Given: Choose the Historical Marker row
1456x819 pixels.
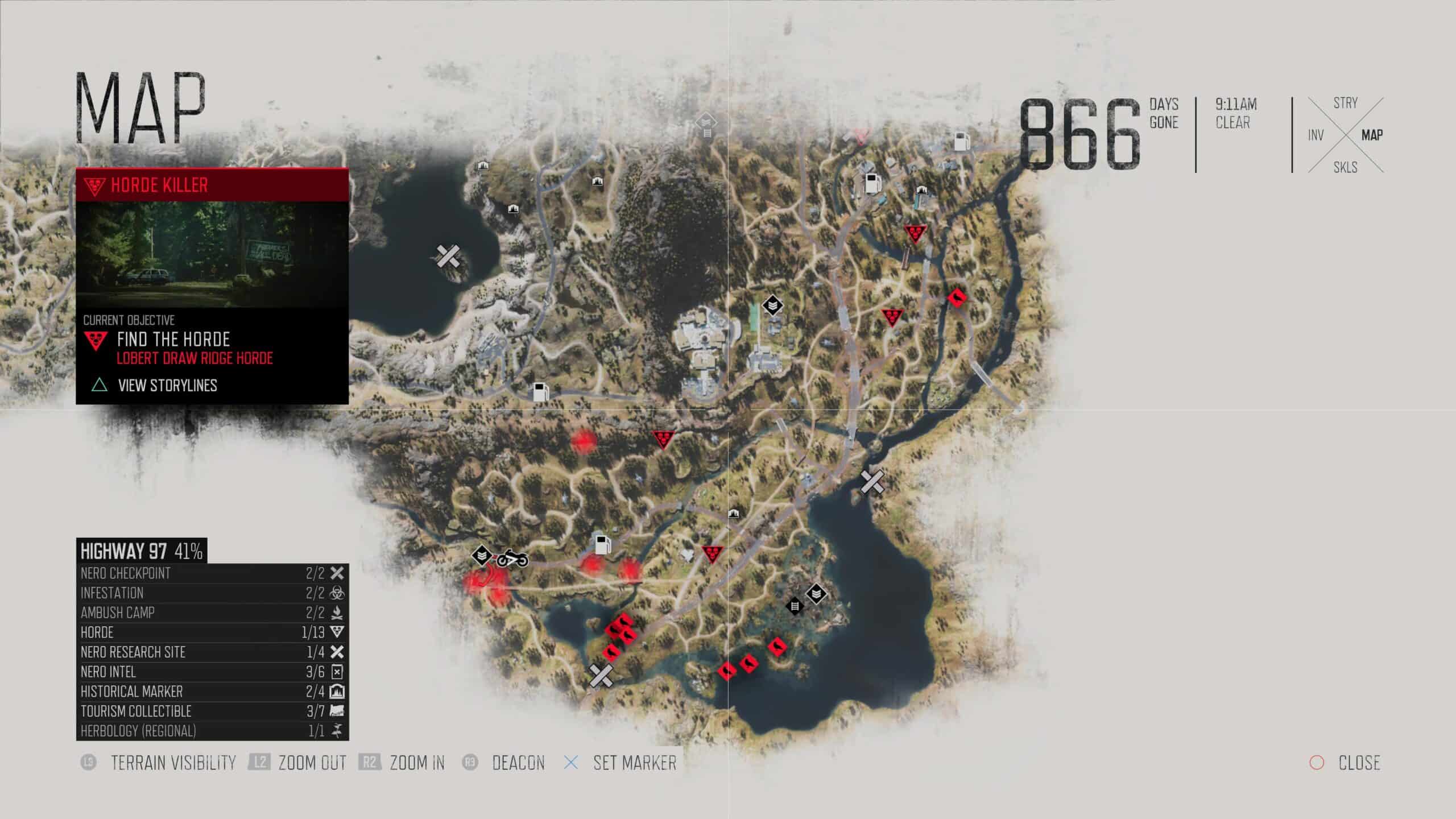Looking at the screenshot, I should point(212,692).
